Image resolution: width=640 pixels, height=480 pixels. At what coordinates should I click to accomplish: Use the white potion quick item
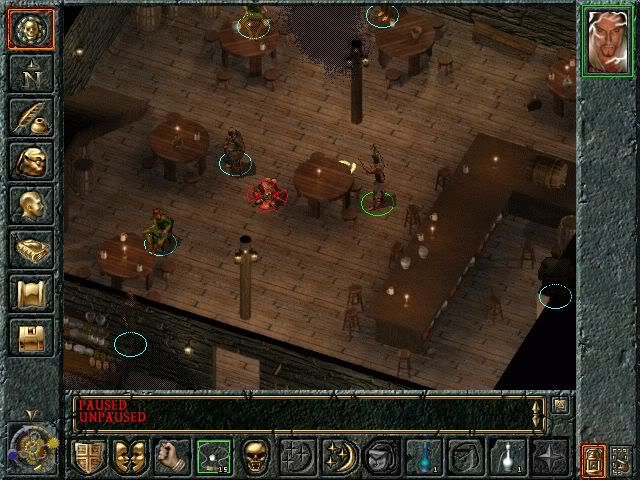point(507,456)
